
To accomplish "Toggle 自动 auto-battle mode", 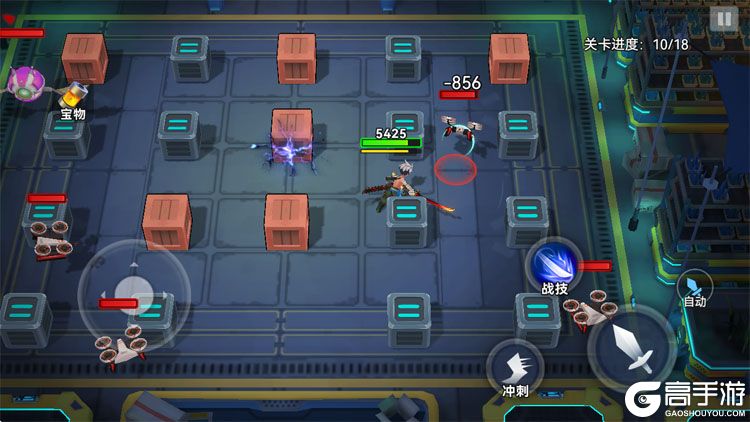I will coord(694,286).
